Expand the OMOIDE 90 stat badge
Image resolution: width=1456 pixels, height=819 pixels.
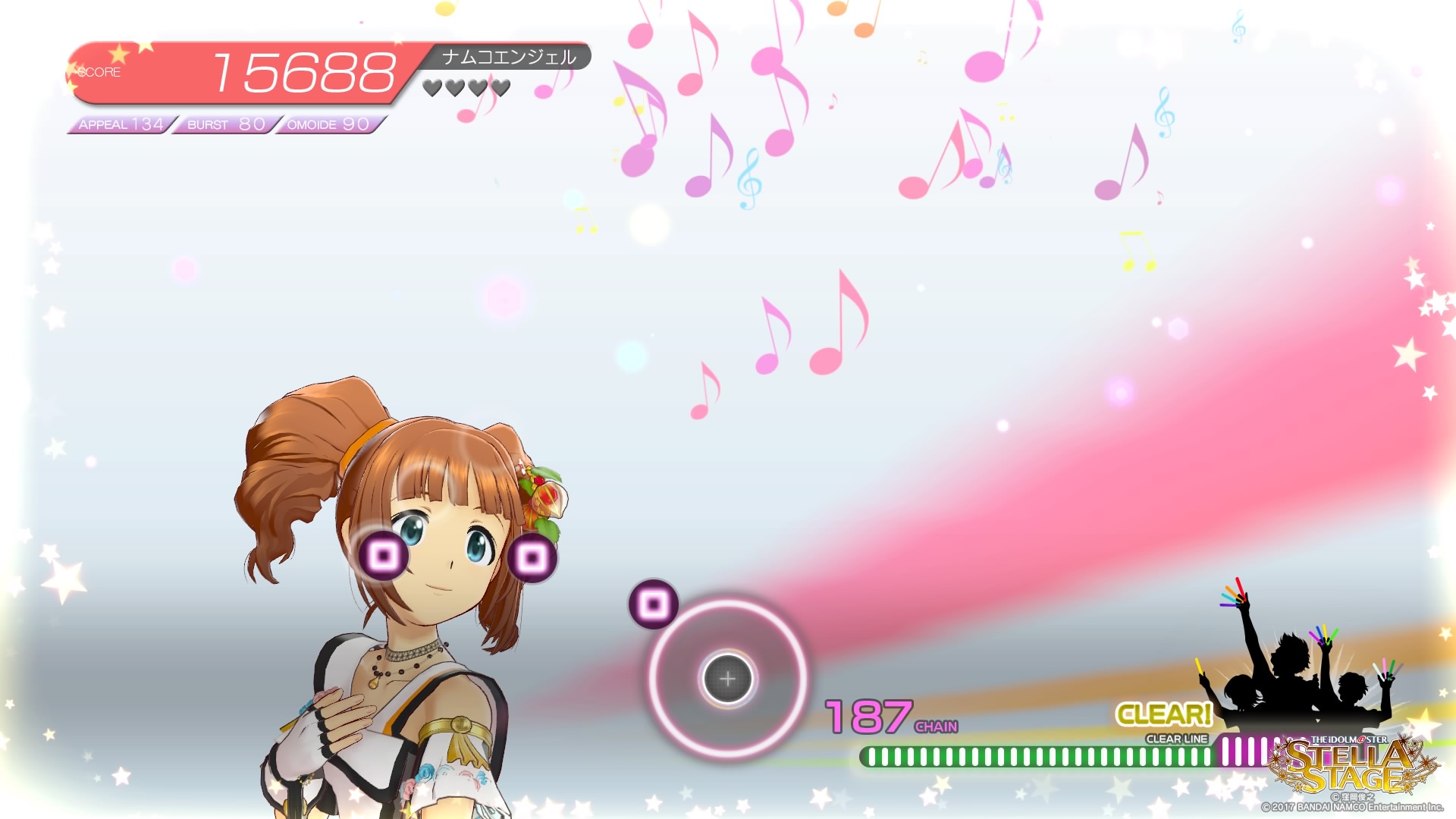click(x=326, y=124)
